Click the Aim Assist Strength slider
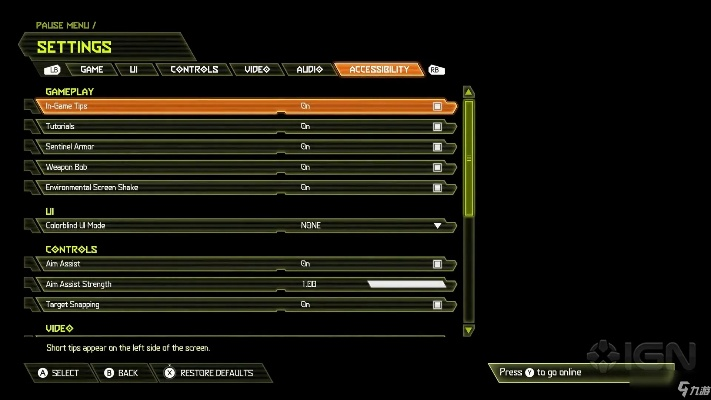Viewport: 711px width, 400px height. (x=405, y=284)
